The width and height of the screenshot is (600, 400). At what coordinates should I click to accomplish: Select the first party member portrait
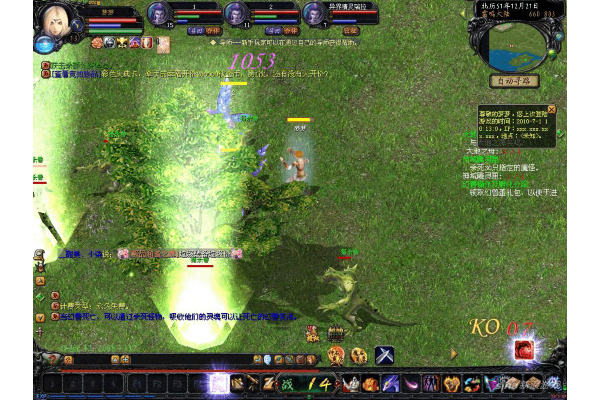coord(158,13)
